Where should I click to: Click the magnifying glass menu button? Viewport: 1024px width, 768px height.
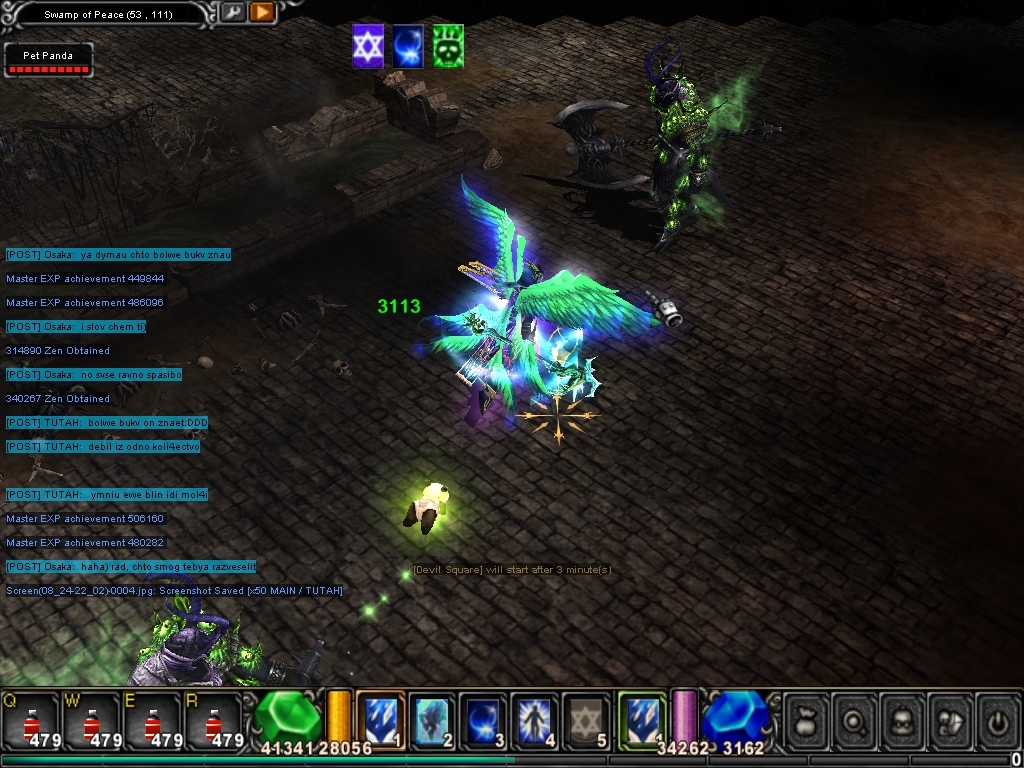(x=856, y=720)
